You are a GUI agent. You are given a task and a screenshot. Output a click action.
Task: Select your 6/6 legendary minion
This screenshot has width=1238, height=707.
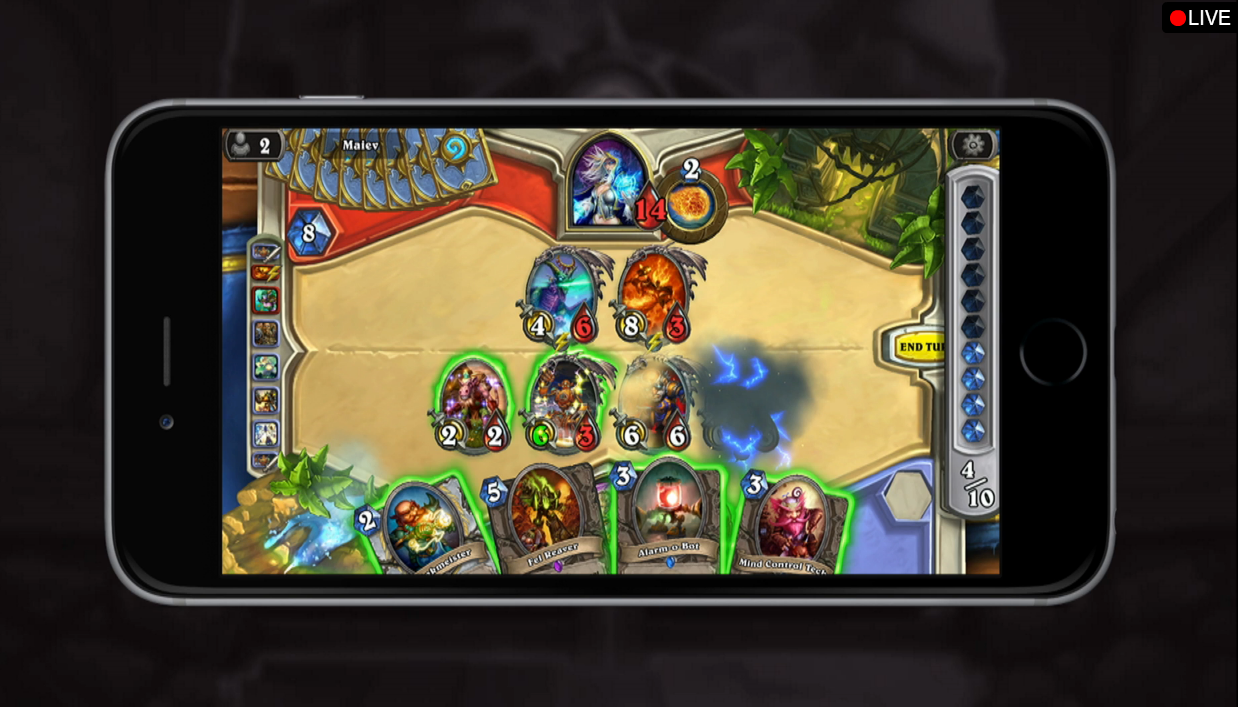(x=654, y=400)
